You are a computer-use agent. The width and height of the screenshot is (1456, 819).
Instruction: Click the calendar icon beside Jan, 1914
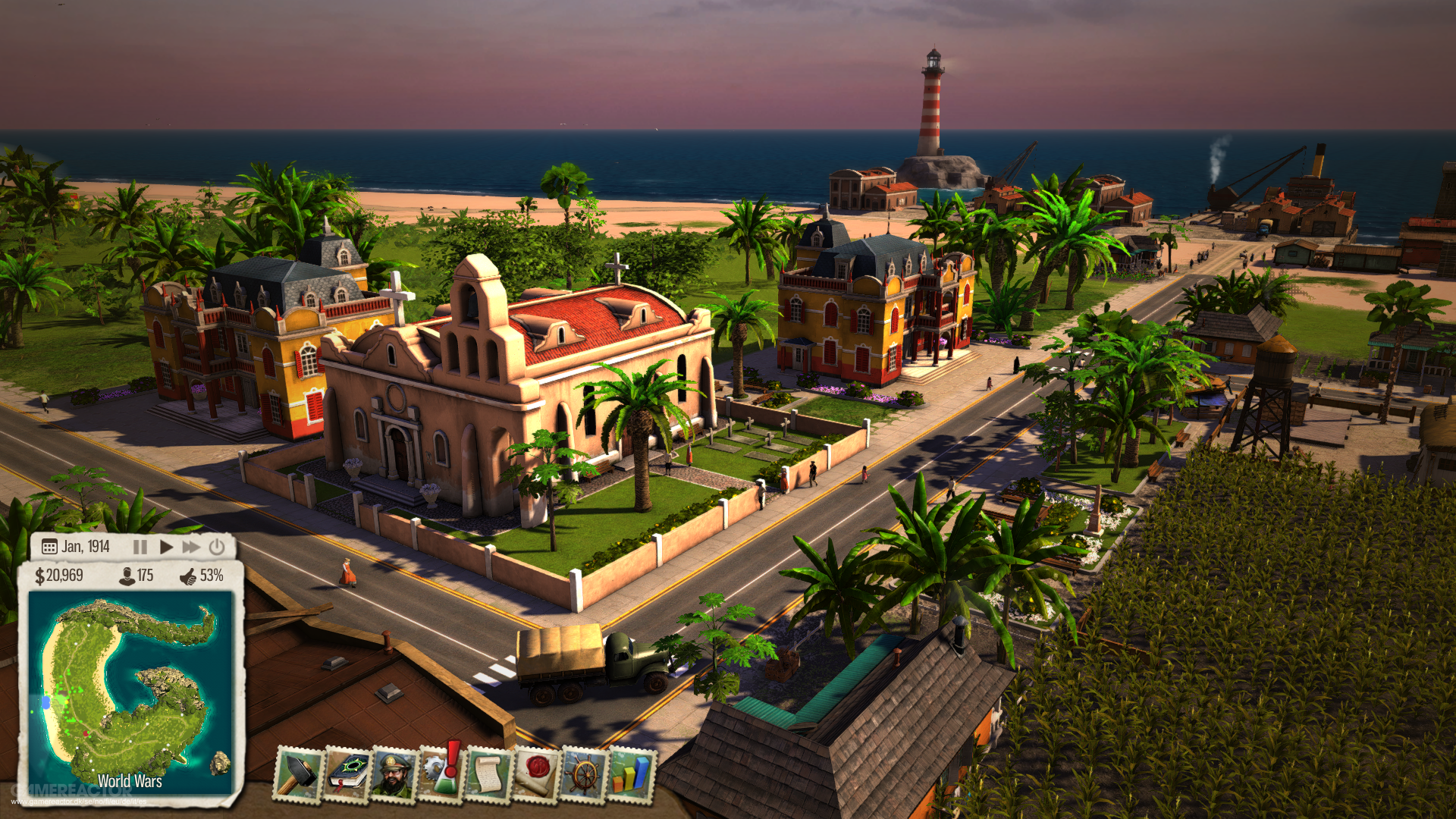(x=49, y=547)
